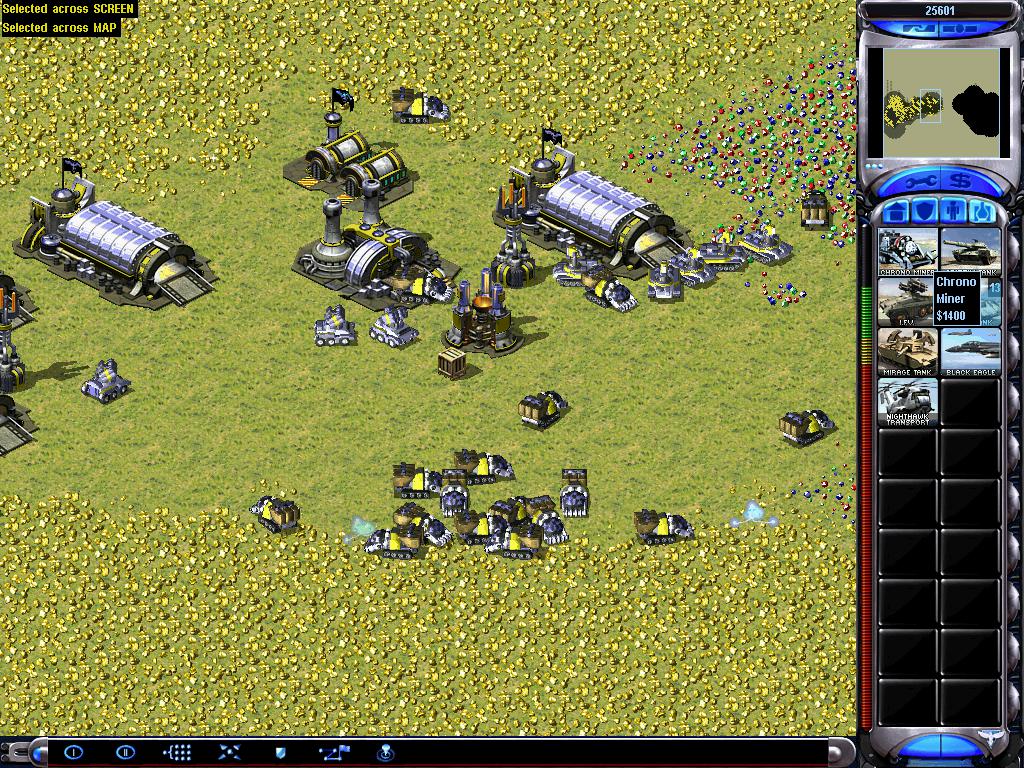Switch to the infantry build tab

pos(952,212)
